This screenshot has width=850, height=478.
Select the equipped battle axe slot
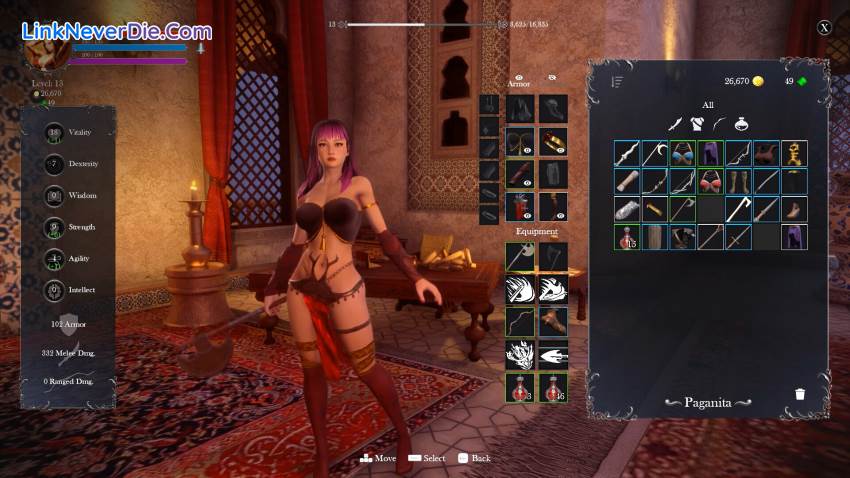(x=520, y=257)
